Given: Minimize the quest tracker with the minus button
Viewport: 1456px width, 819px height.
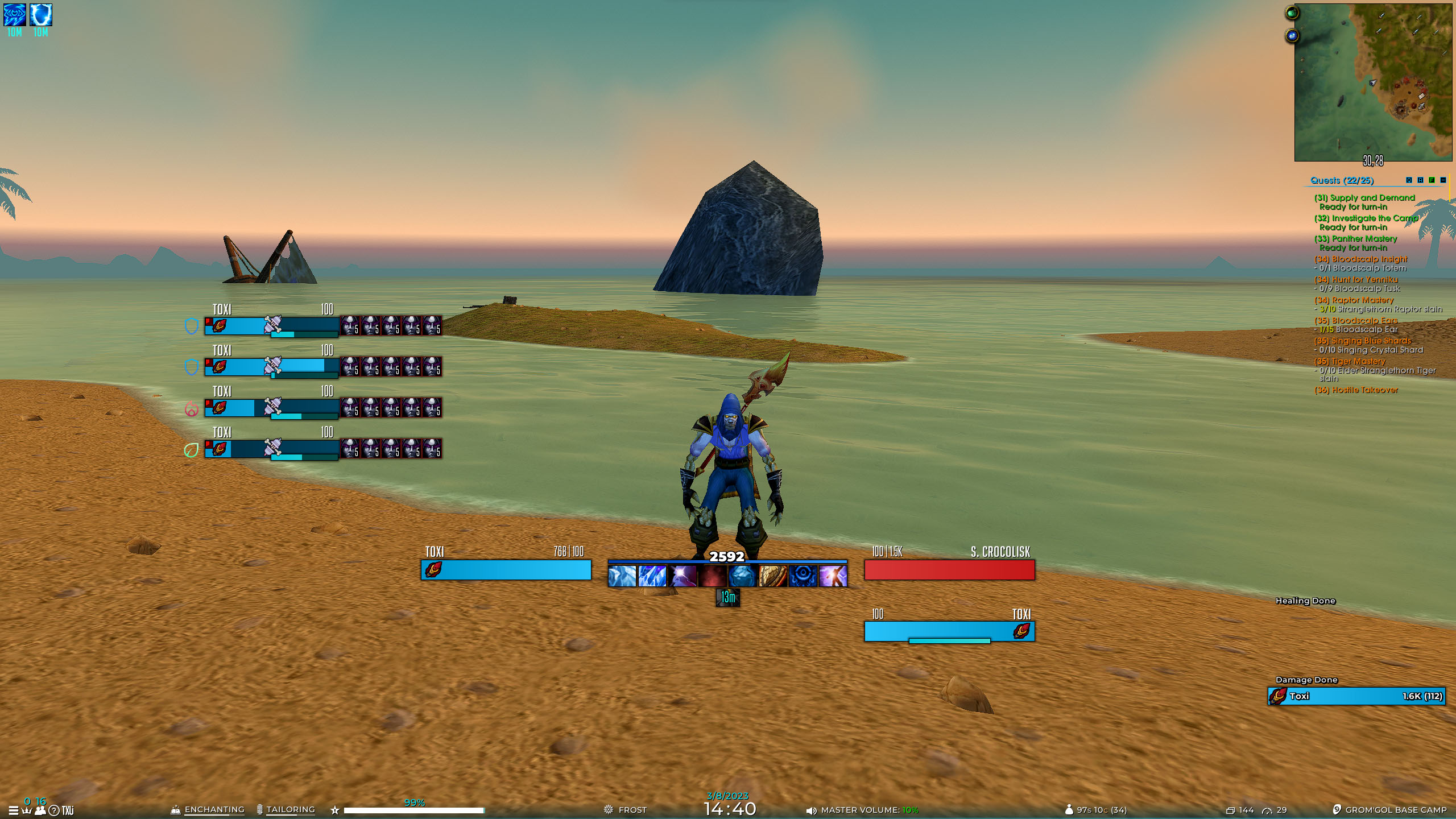Looking at the screenshot, I should click(1443, 180).
